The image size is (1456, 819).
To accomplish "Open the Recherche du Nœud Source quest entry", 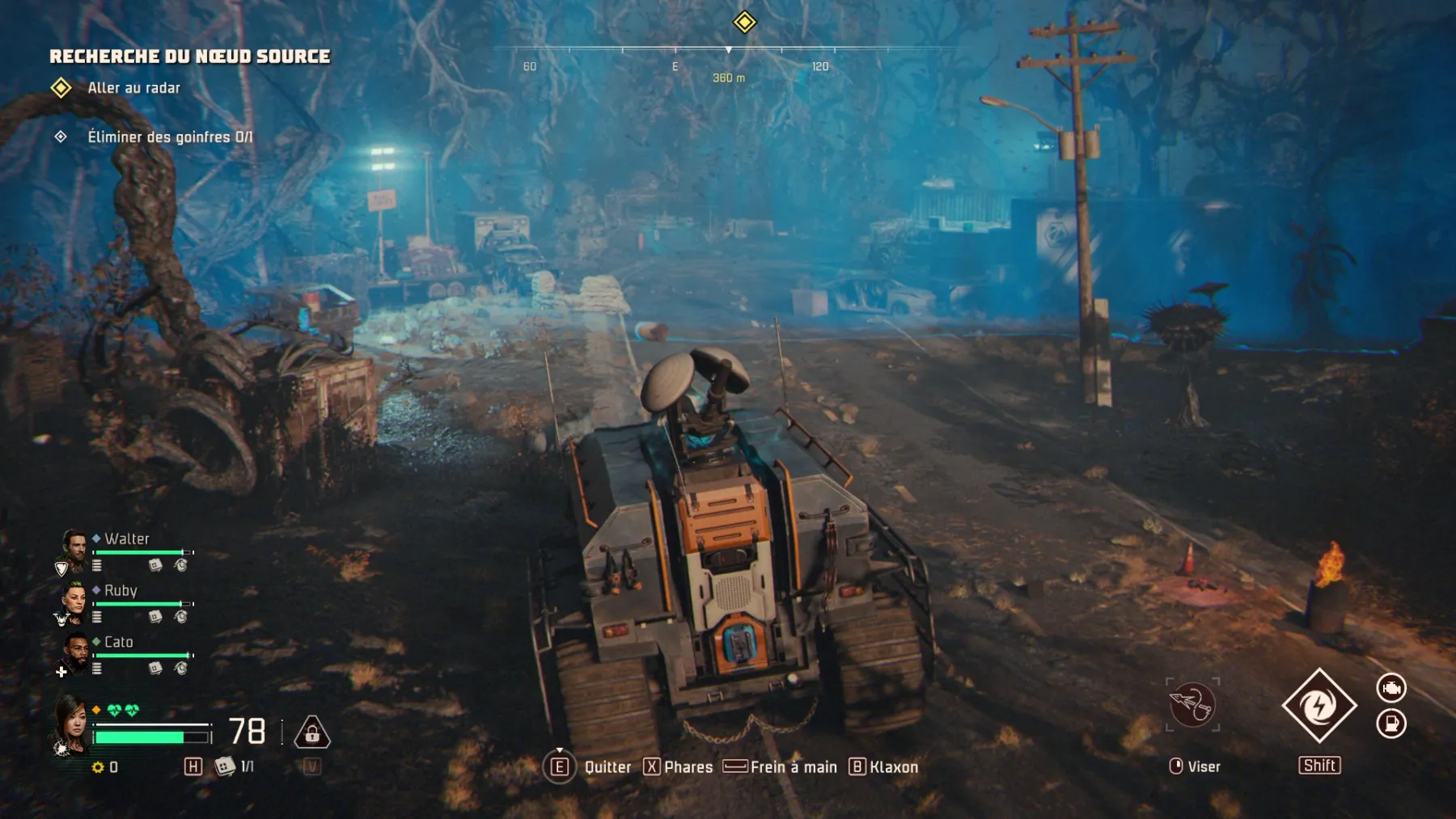I will (x=190, y=57).
